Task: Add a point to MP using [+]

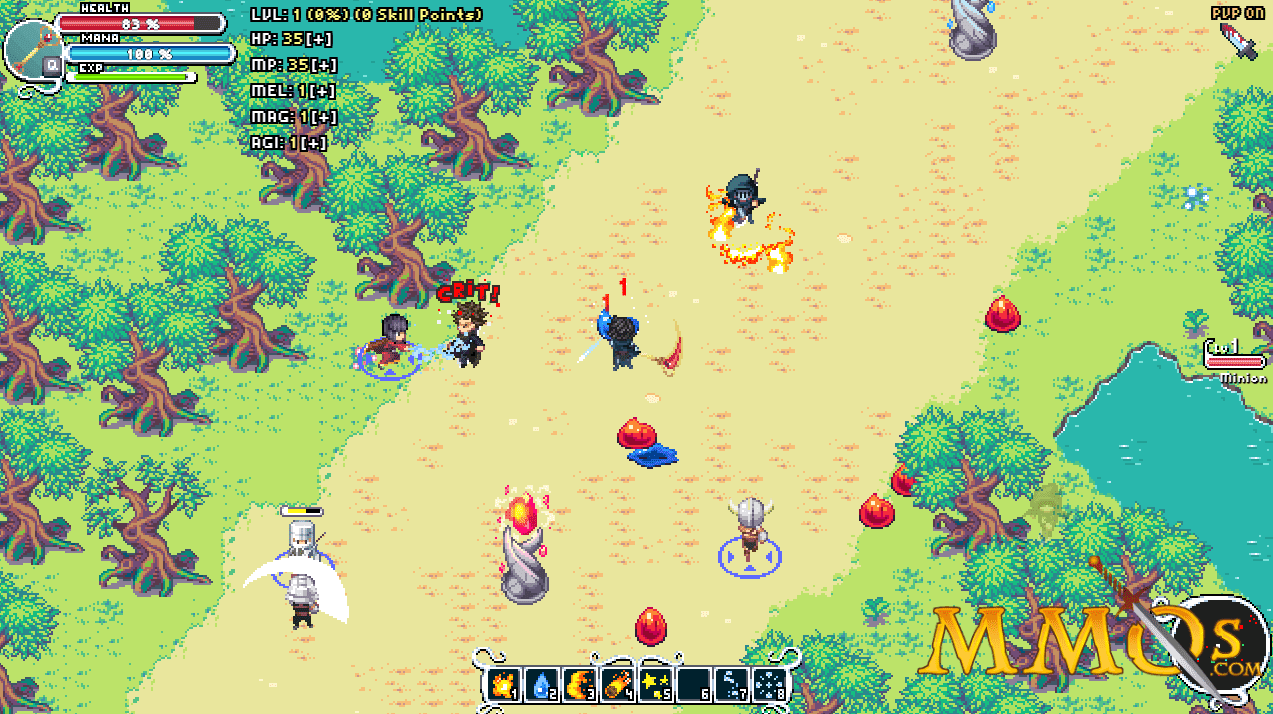Action: tap(323, 65)
